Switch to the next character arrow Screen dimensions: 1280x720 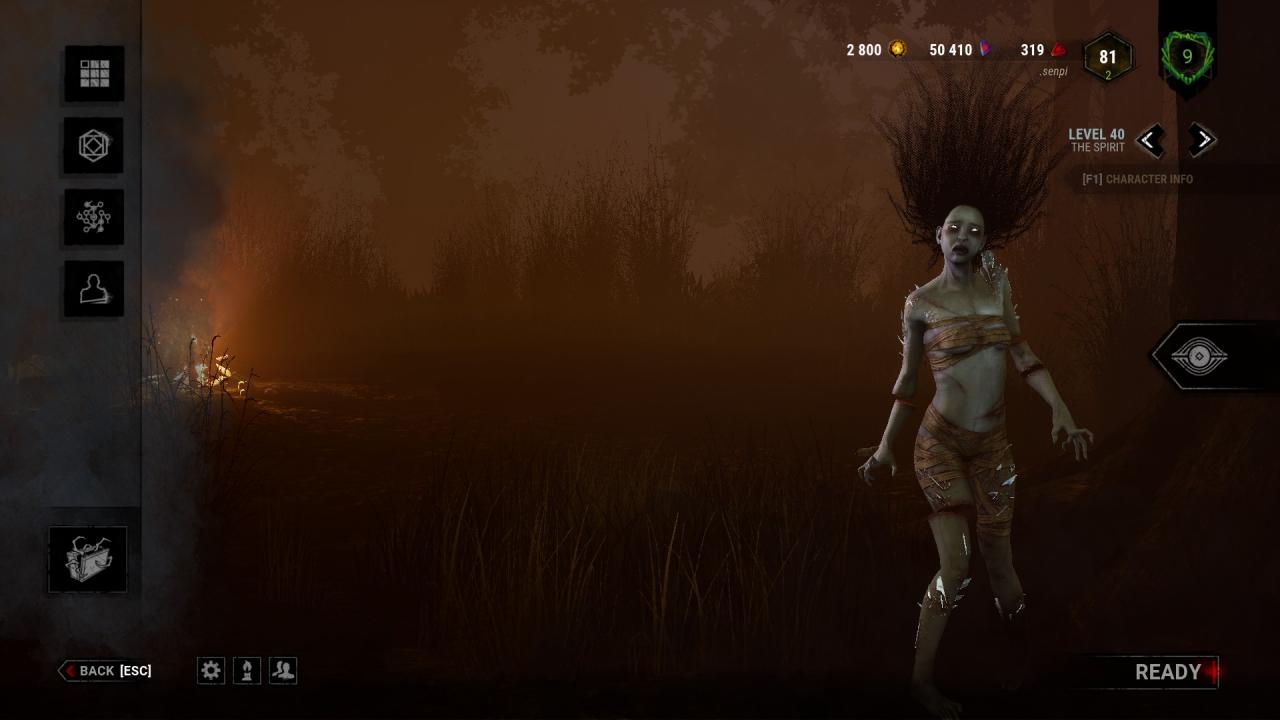(1203, 140)
